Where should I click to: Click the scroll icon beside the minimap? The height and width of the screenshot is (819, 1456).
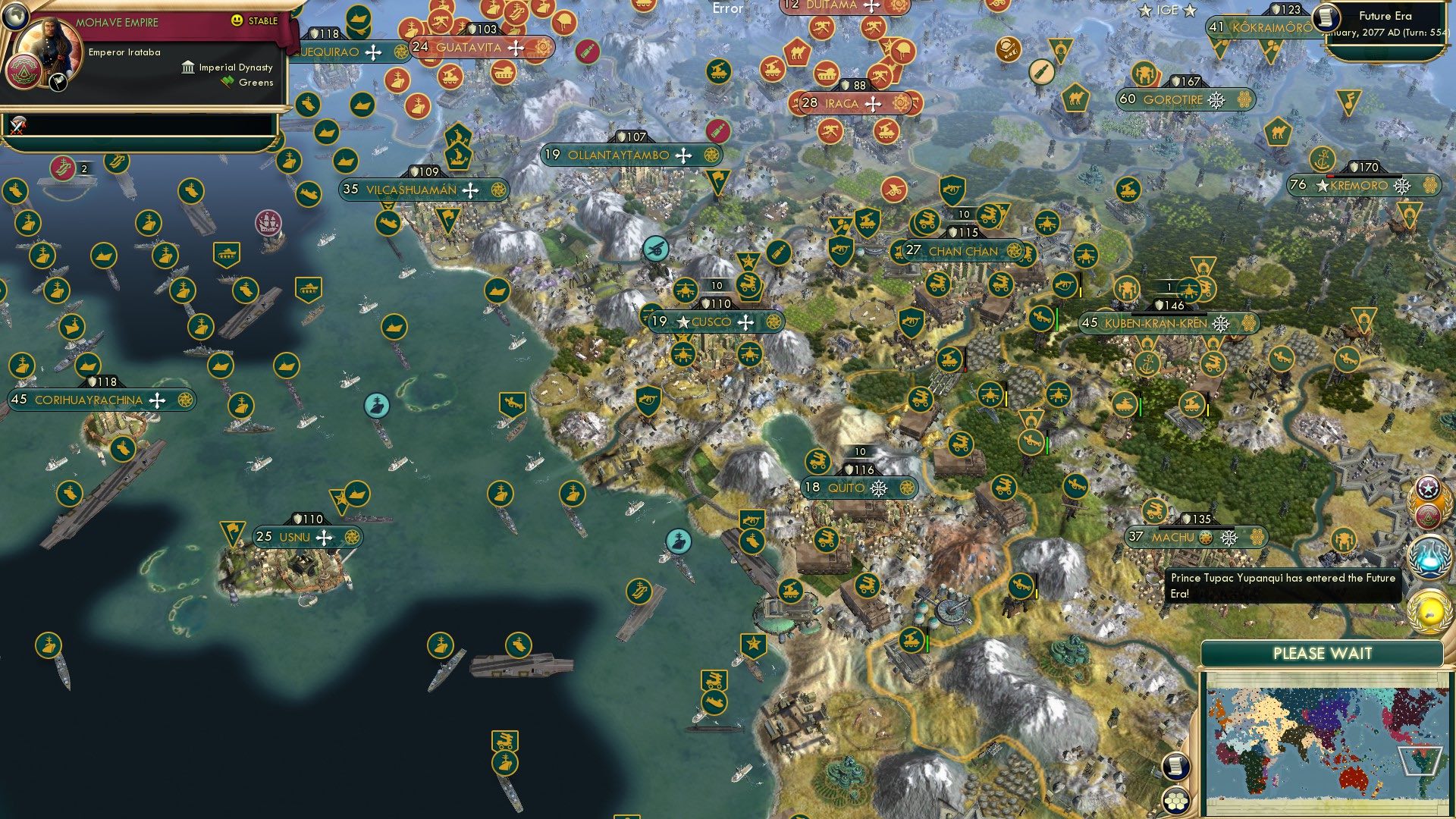(x=1175, y=767)
